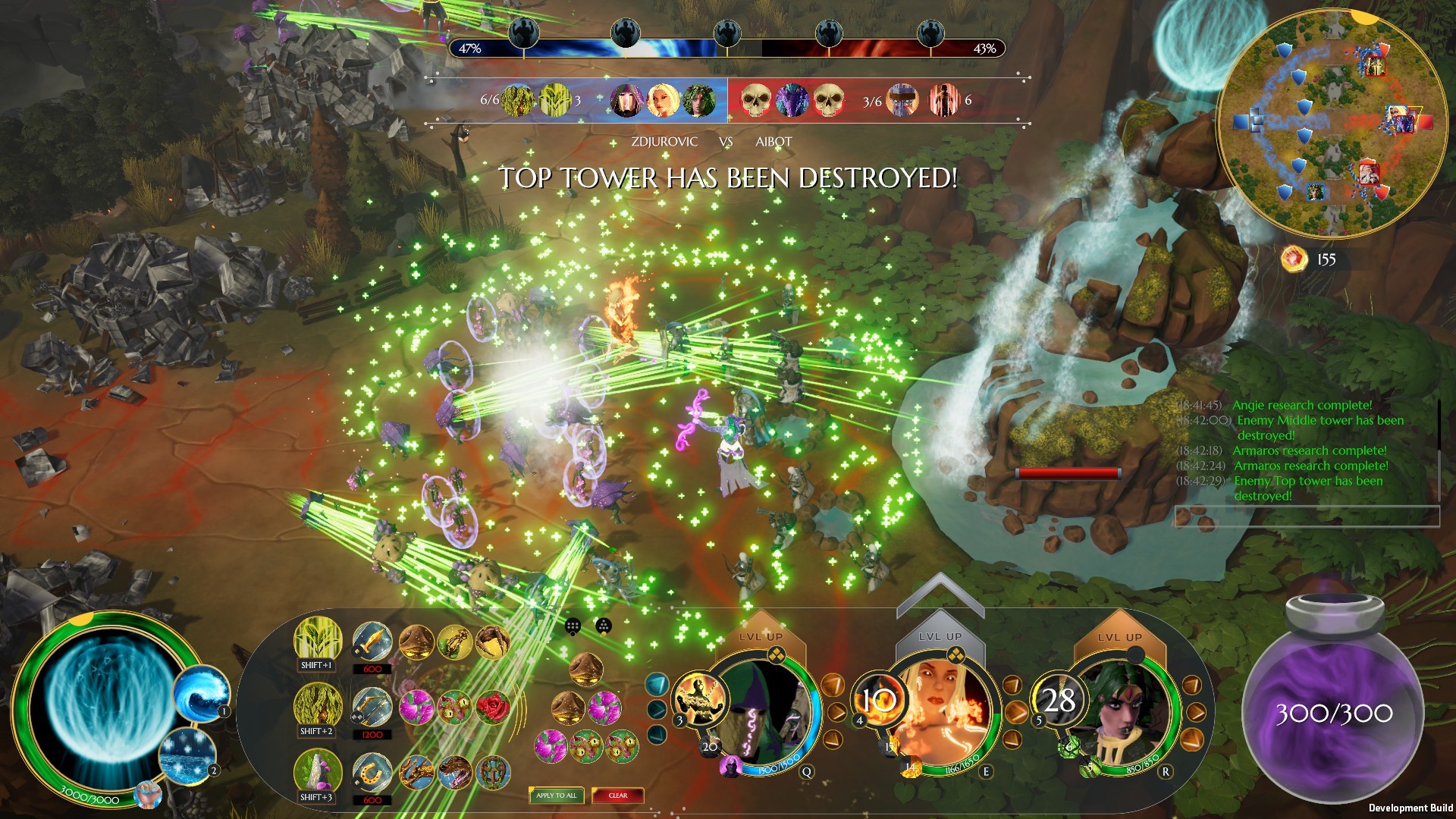The height and width of the screenshot is (819, 1456).
Task: Open the circular minimap
Action: 1332,124
